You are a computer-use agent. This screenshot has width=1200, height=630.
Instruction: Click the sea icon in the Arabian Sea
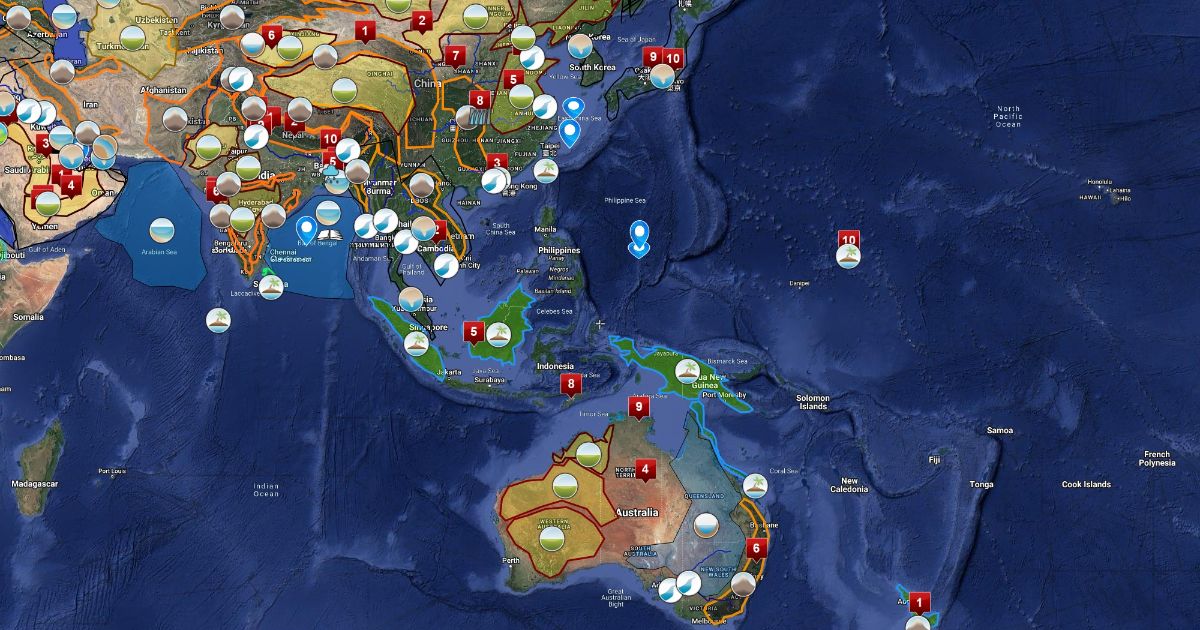161,231
